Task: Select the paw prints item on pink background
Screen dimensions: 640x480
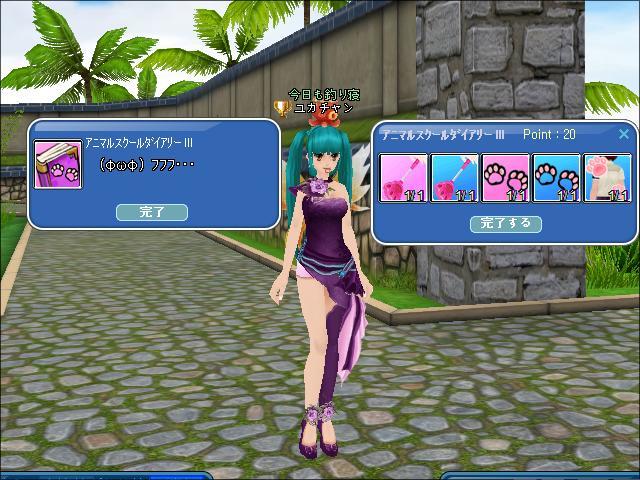Action: coord(506,176)
